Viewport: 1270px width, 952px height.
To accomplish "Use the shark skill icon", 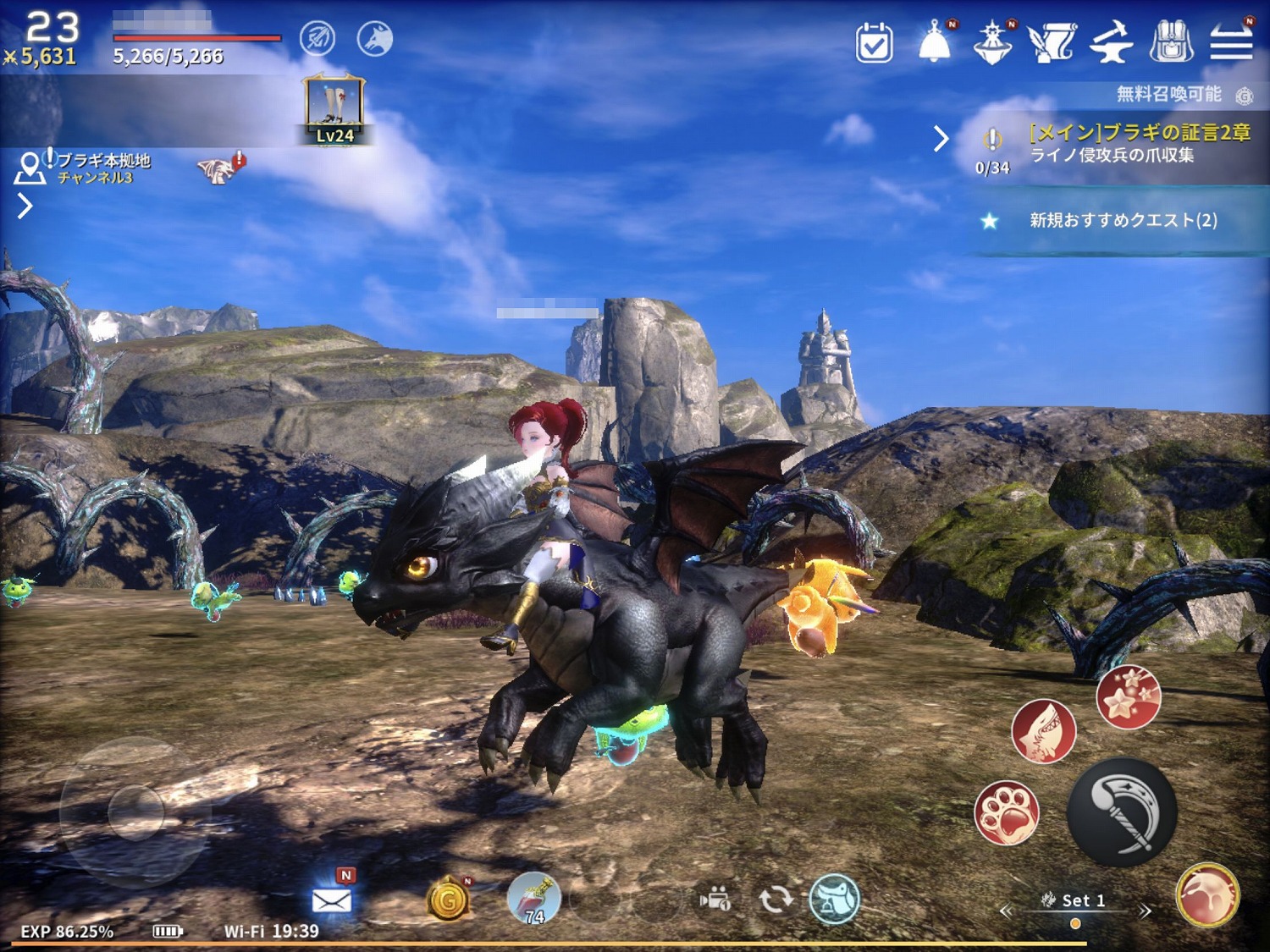I will tap(1043, 731).
